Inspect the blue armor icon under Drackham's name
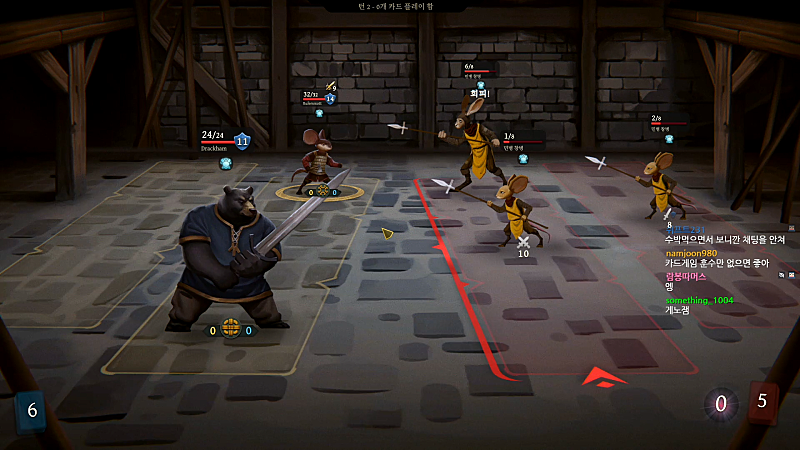Image resolution: width=800 pixels, height=450 pixels. click(x=227, y=163)
